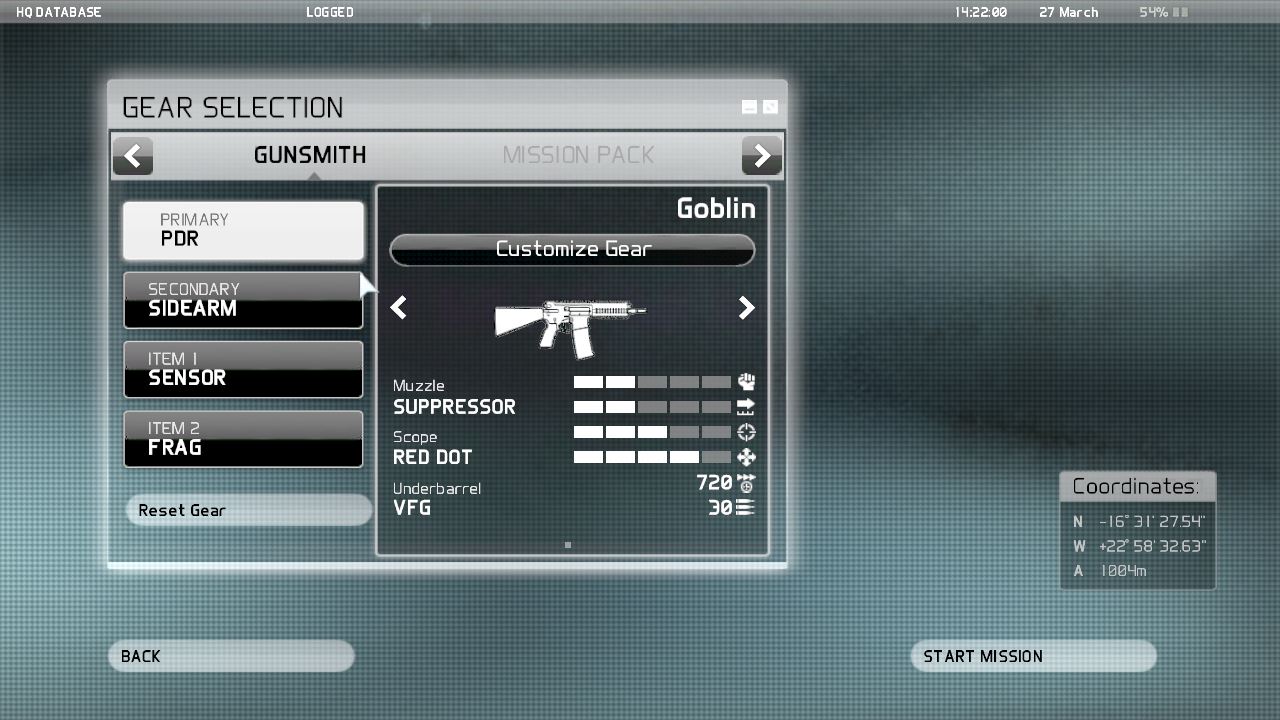Browse to the previous weapon with the left chevron
Image resolution: width=1280 pixels, height=720 pixels.
point(398,308)
